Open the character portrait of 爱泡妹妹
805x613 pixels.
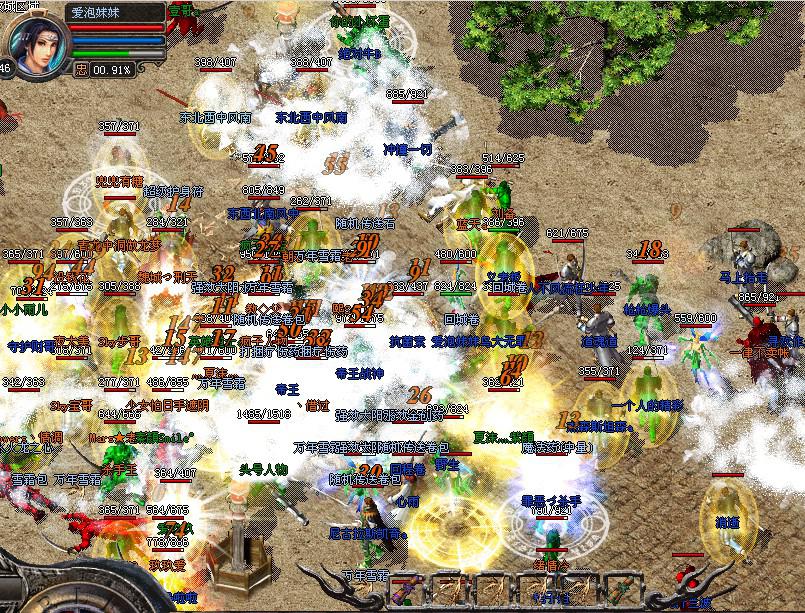[34, 38]
